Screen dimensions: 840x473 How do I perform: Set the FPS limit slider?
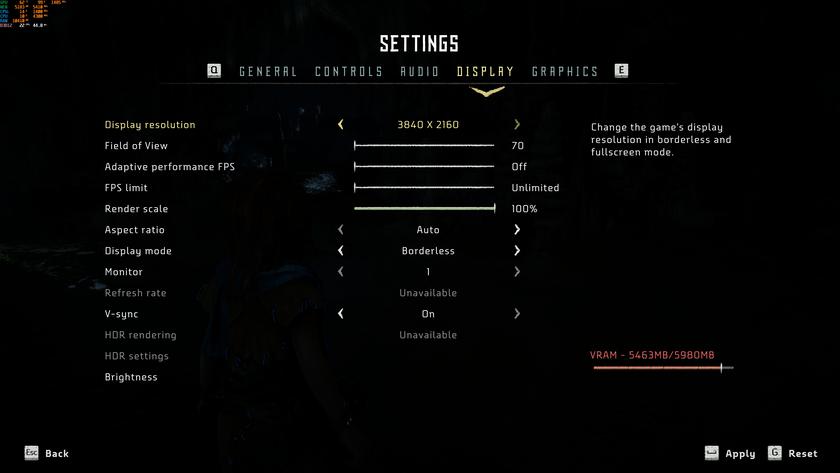pyautogui.click(x=424, y=188)
